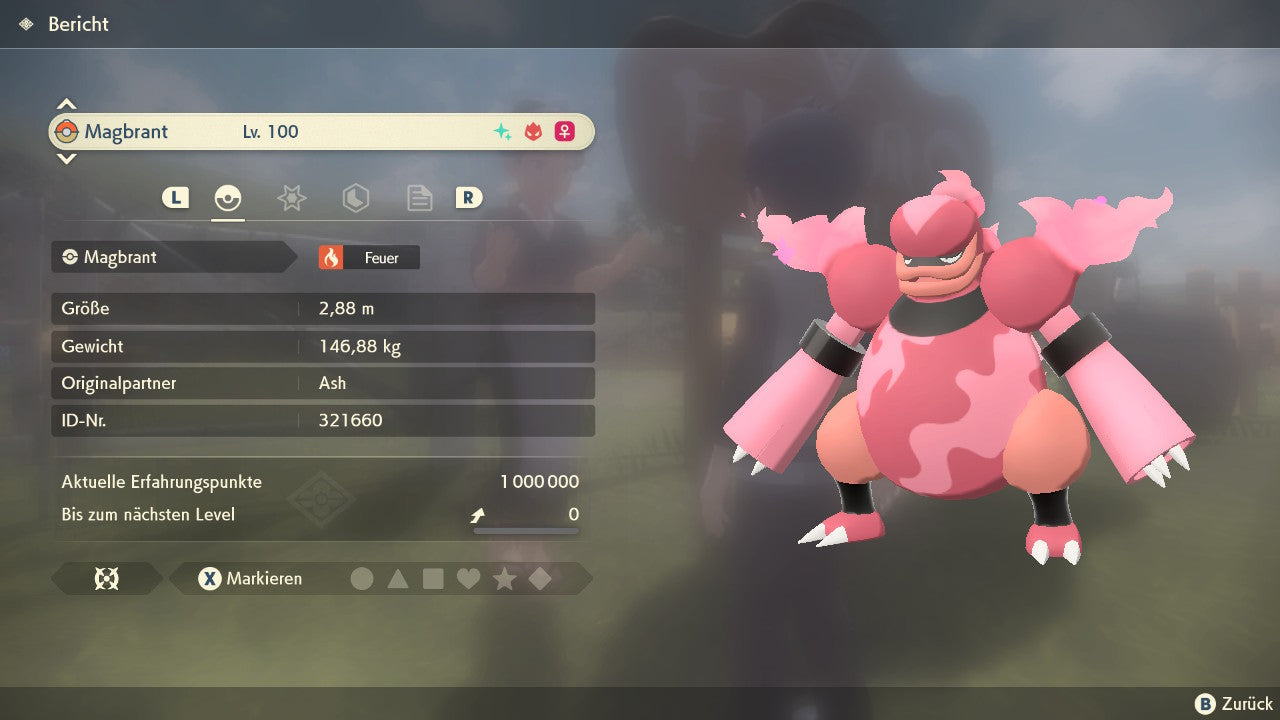Toggle the star marking
1280x720 pixels.
pos(504,579)
